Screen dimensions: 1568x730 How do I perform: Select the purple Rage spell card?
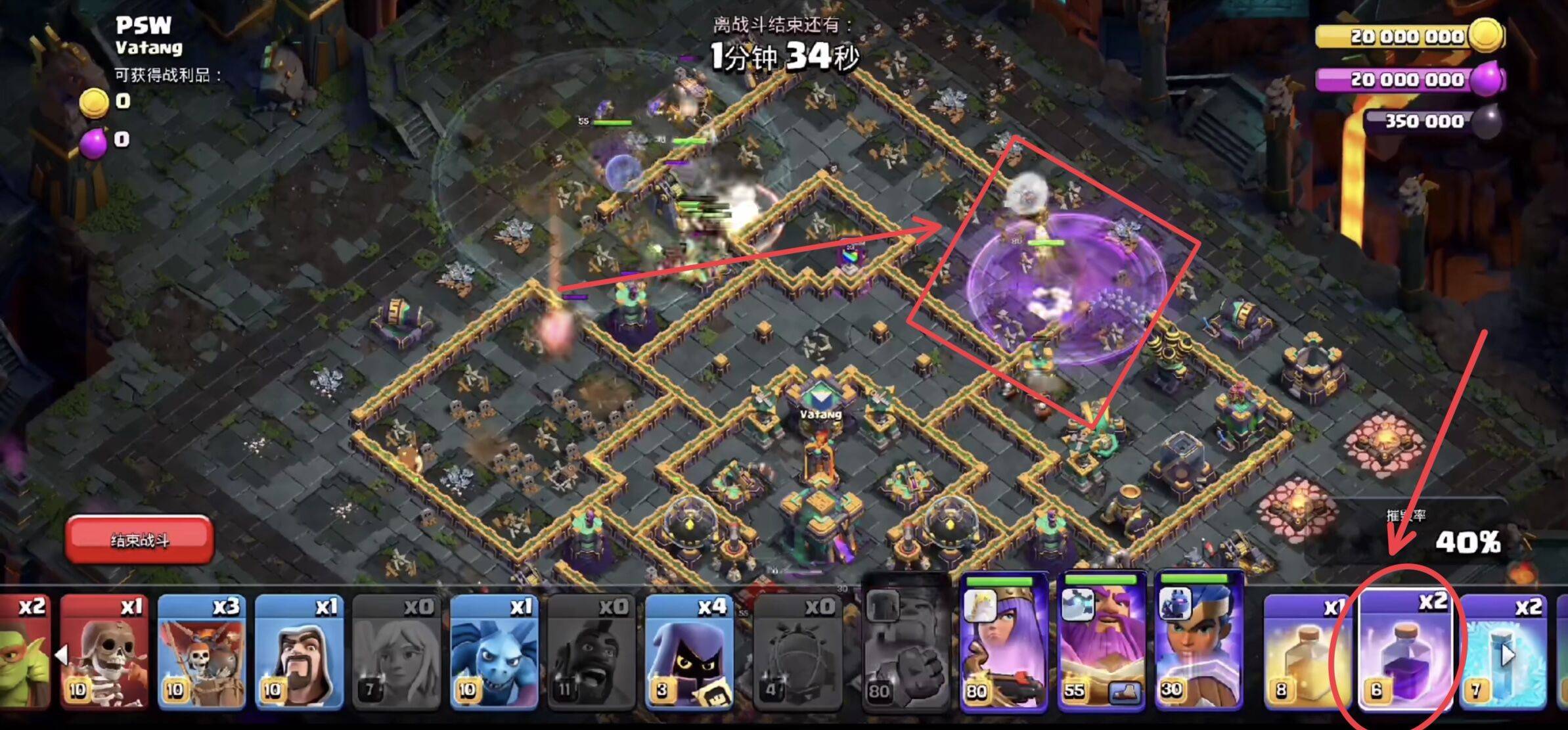(1406, 652)
